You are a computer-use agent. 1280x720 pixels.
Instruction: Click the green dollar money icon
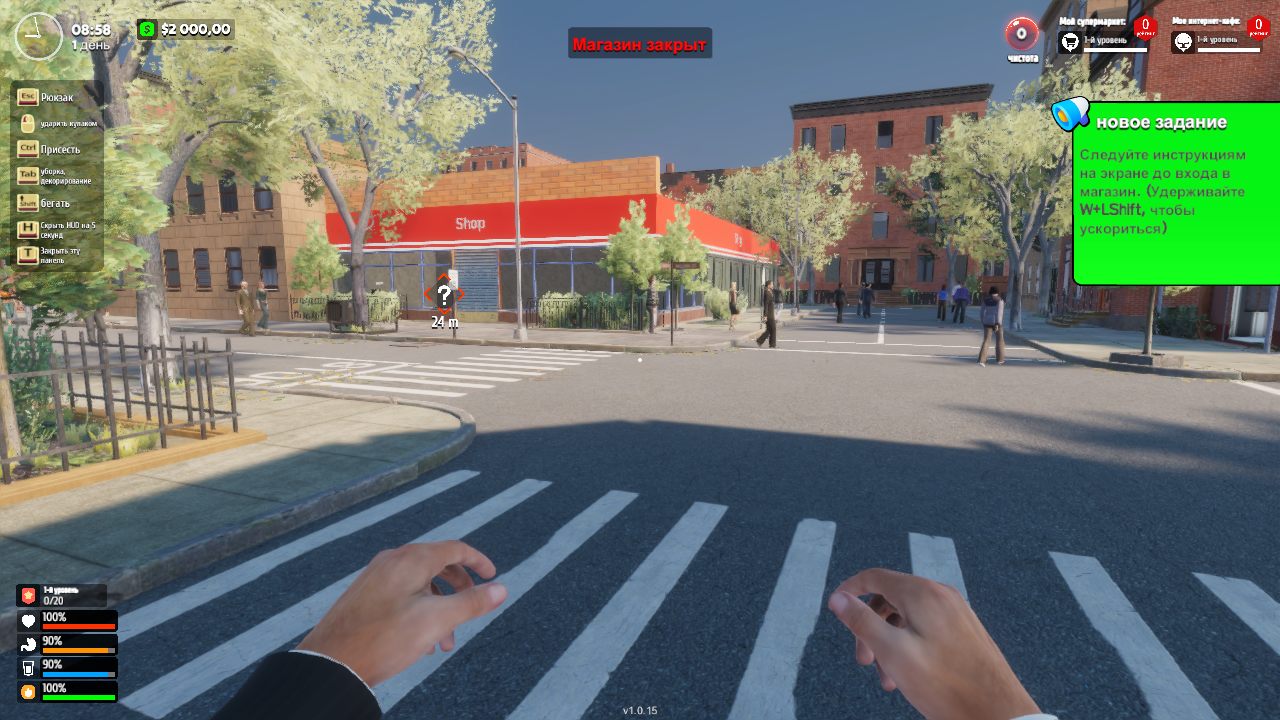pyautogui.click(x=147, y=29)
